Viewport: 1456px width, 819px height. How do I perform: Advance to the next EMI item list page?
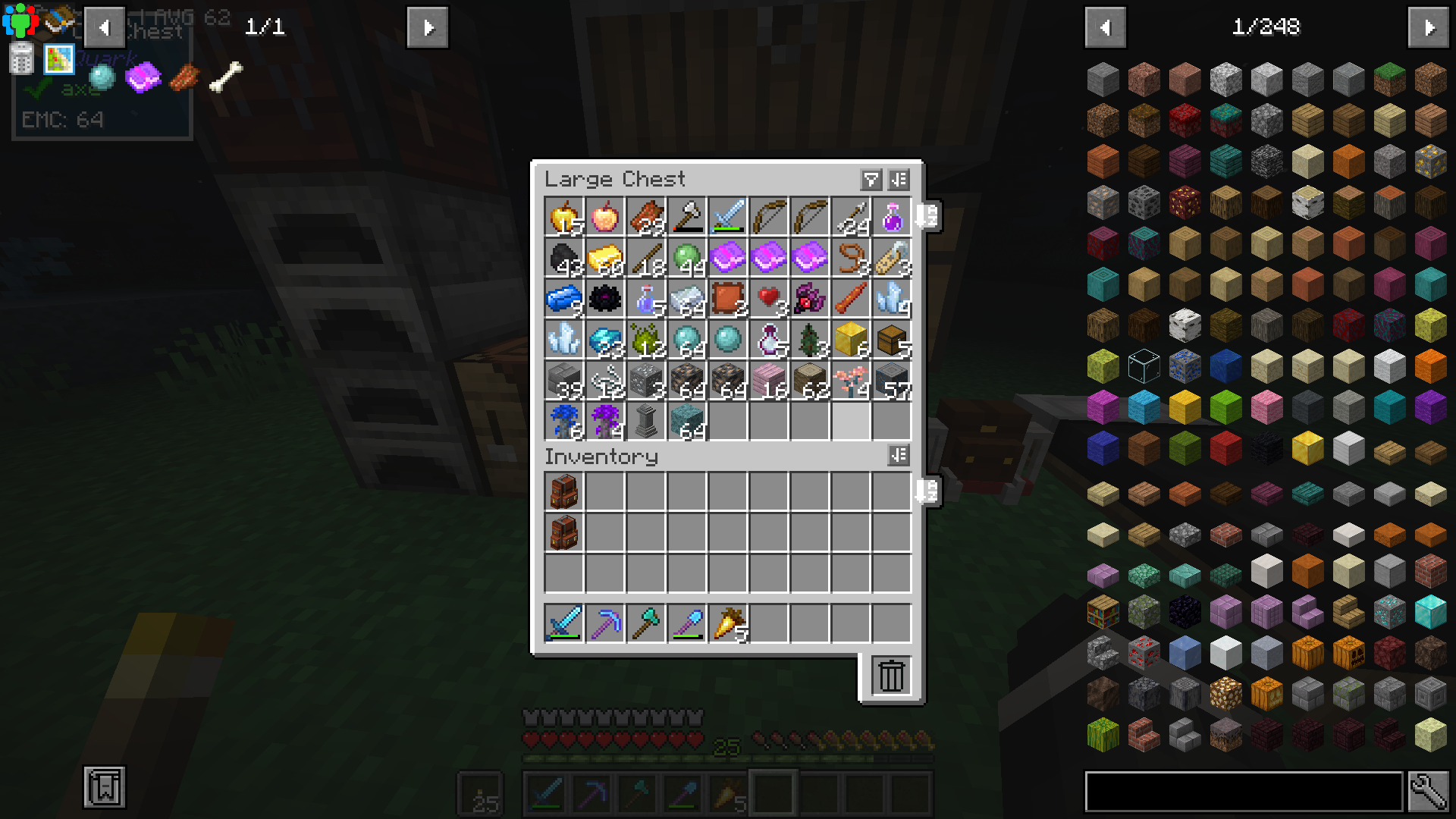point(1429,27)
